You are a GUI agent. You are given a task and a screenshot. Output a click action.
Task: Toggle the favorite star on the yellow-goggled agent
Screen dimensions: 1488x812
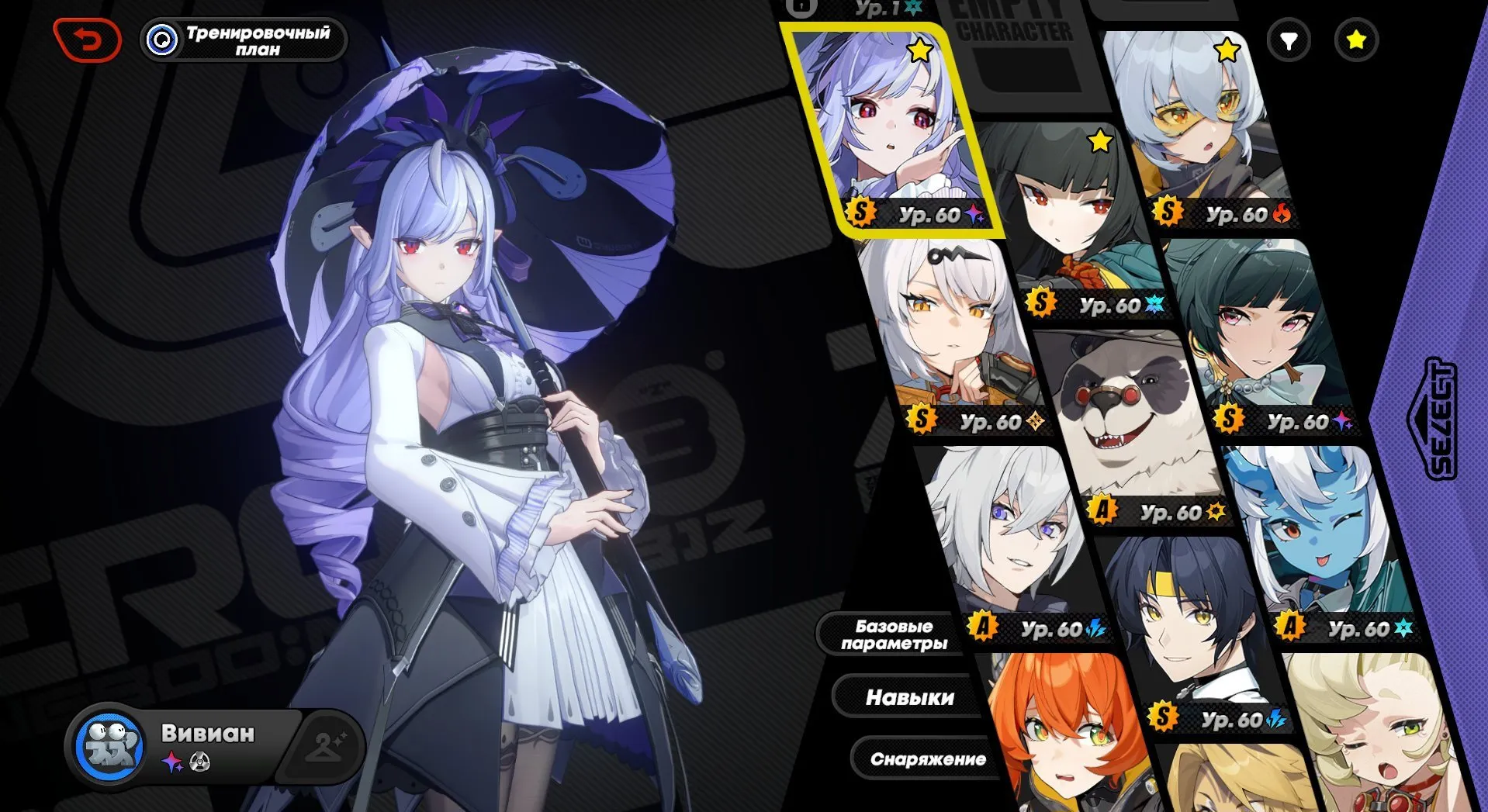1226,50
